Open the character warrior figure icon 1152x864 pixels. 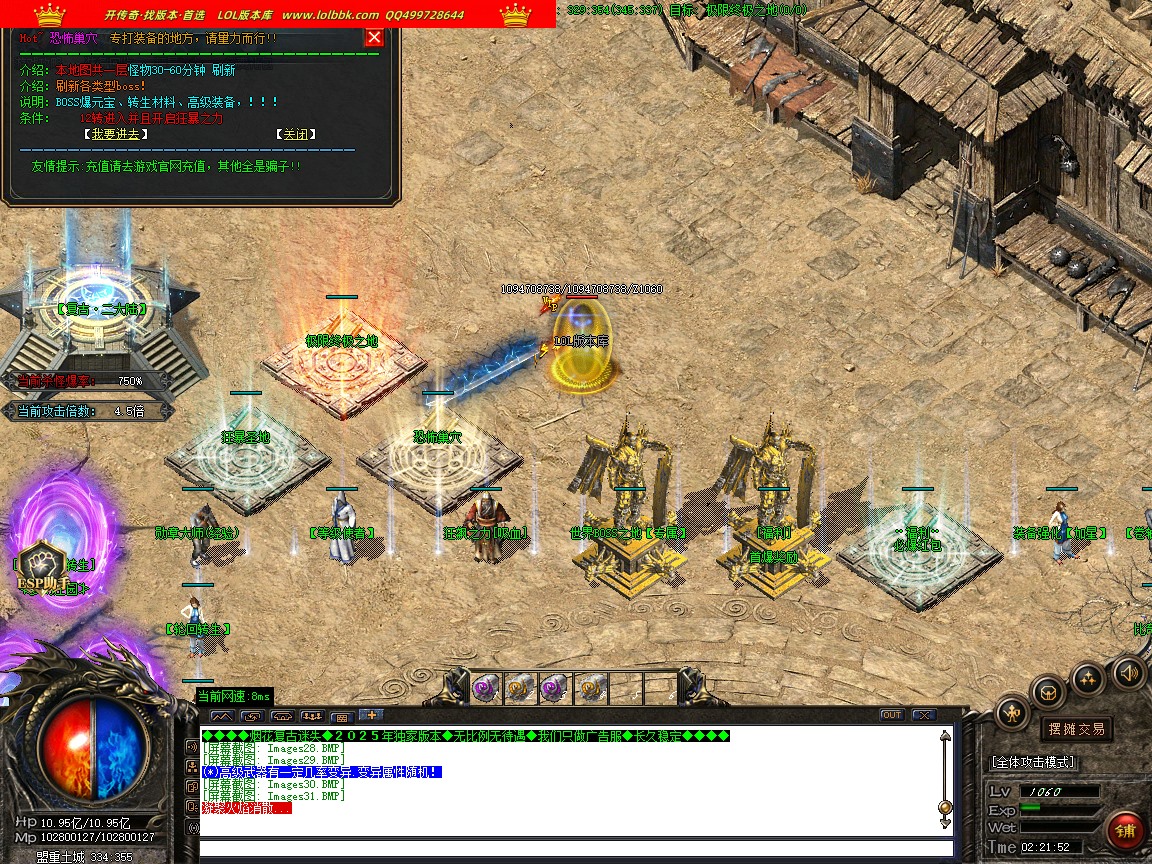click(x=1013, y=713)
